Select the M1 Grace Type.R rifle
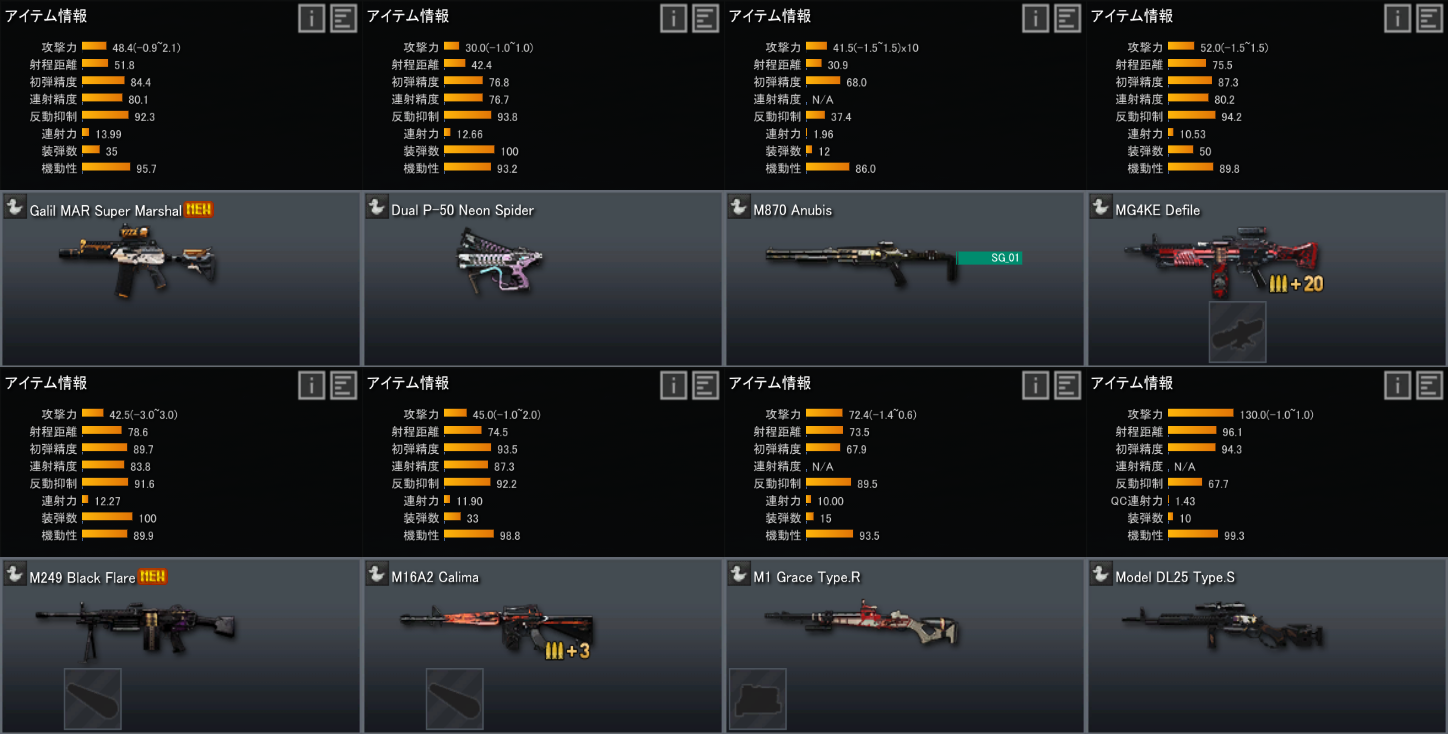Screen dimensions: 1448x734 (904, 630)
